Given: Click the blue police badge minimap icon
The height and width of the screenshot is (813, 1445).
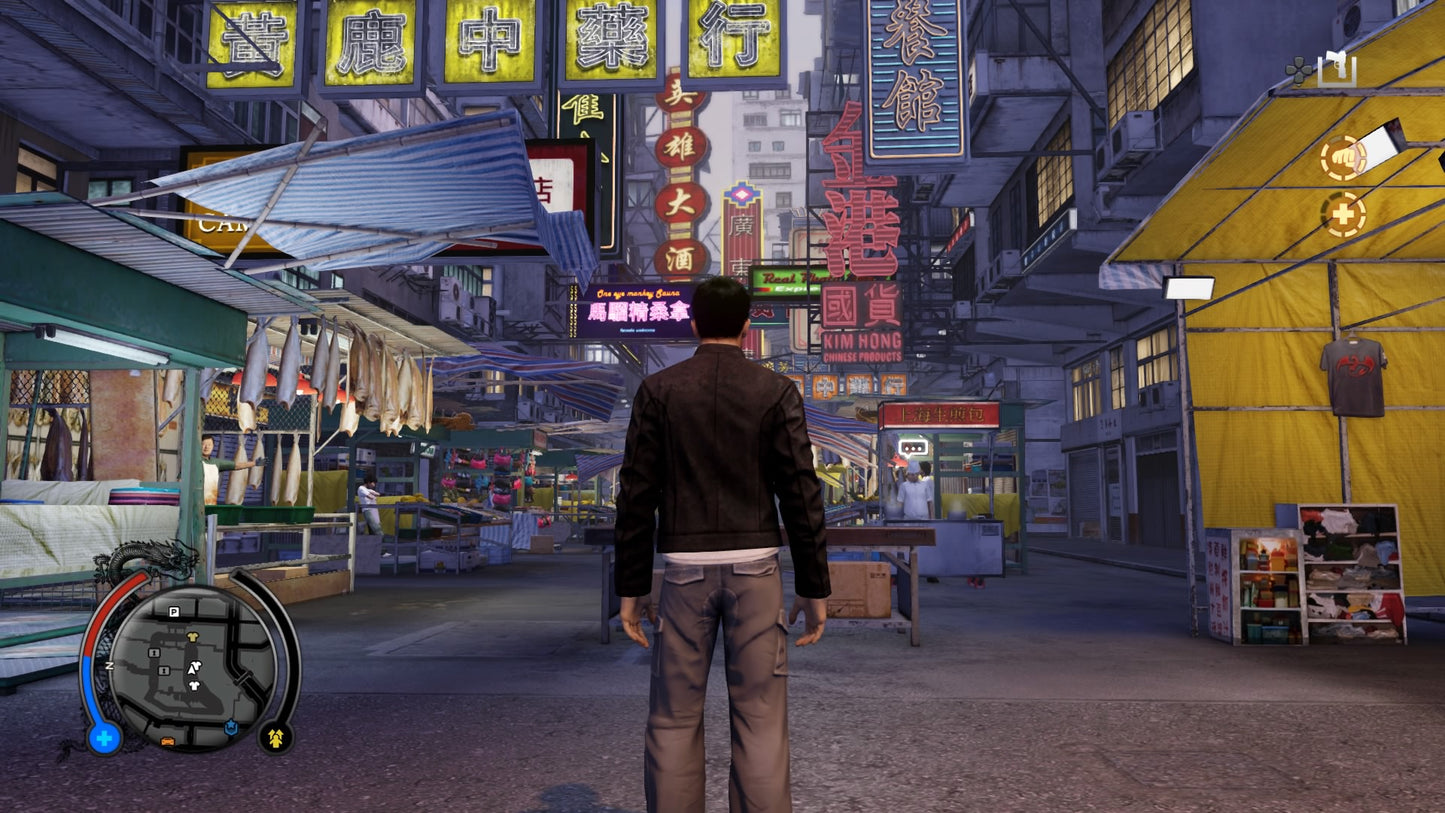Looking at the screenshot, I should (231, 725).
